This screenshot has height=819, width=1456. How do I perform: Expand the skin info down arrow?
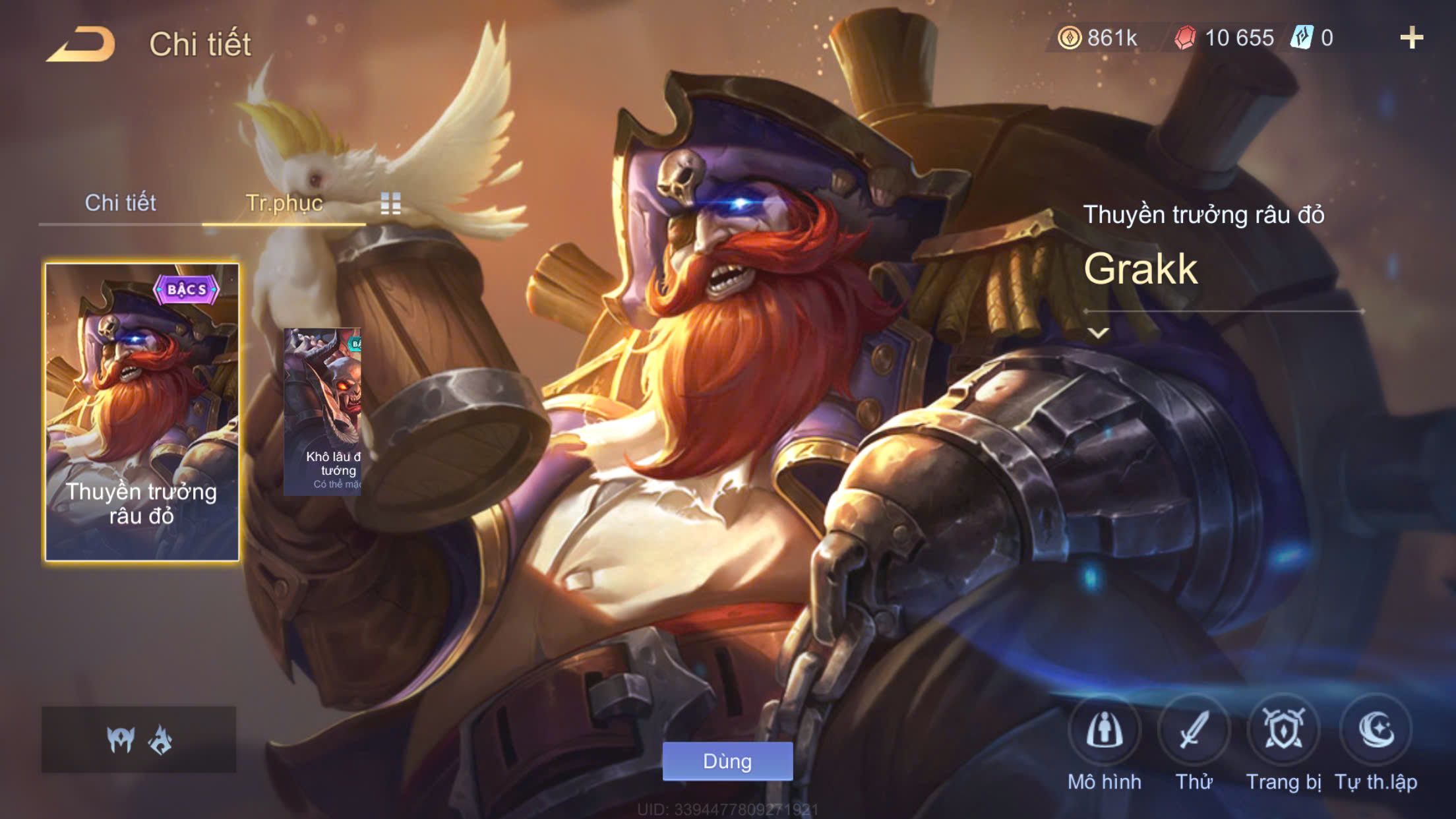pos(1098,333)
